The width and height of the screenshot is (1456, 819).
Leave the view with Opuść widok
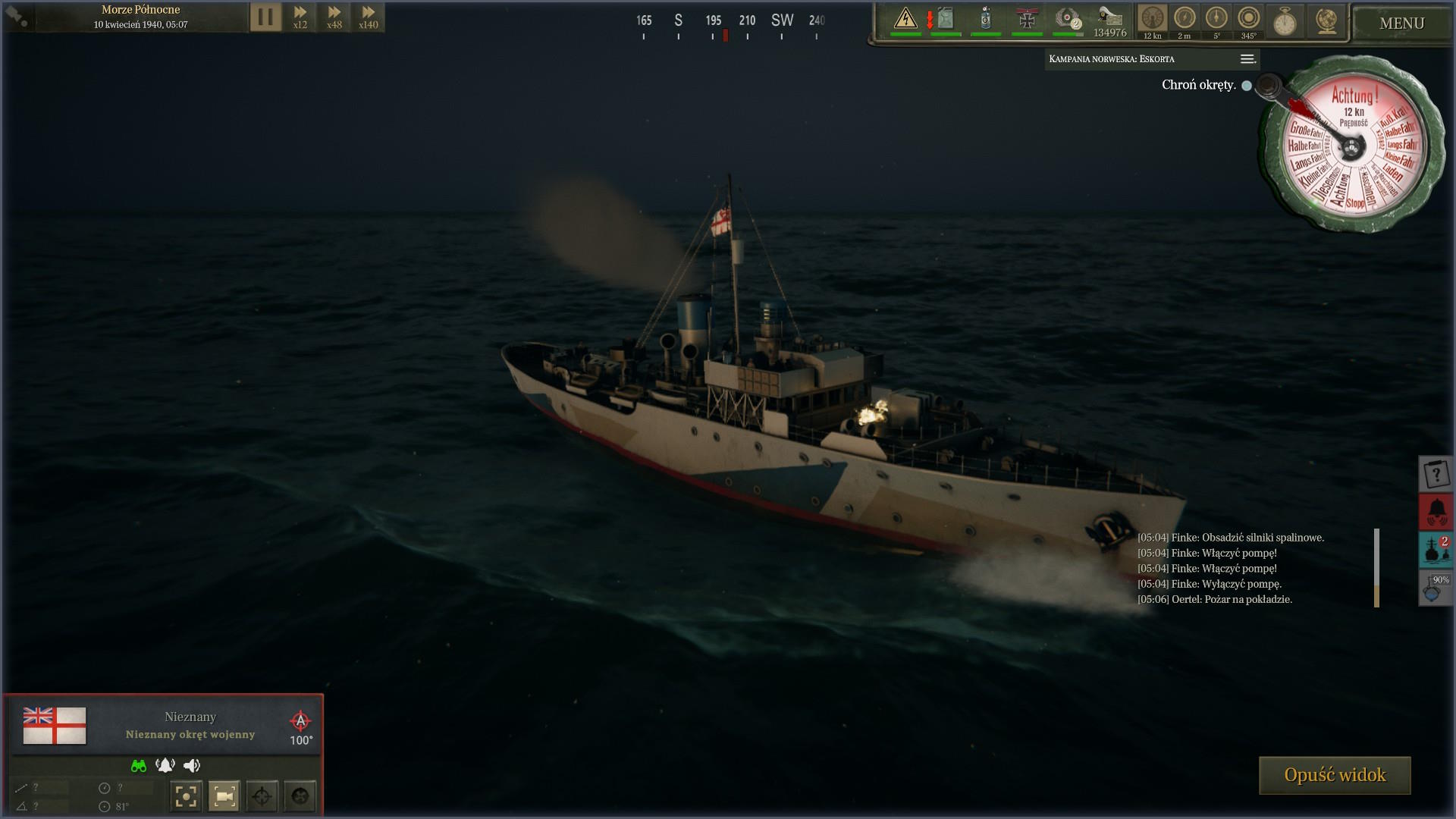1335,775
